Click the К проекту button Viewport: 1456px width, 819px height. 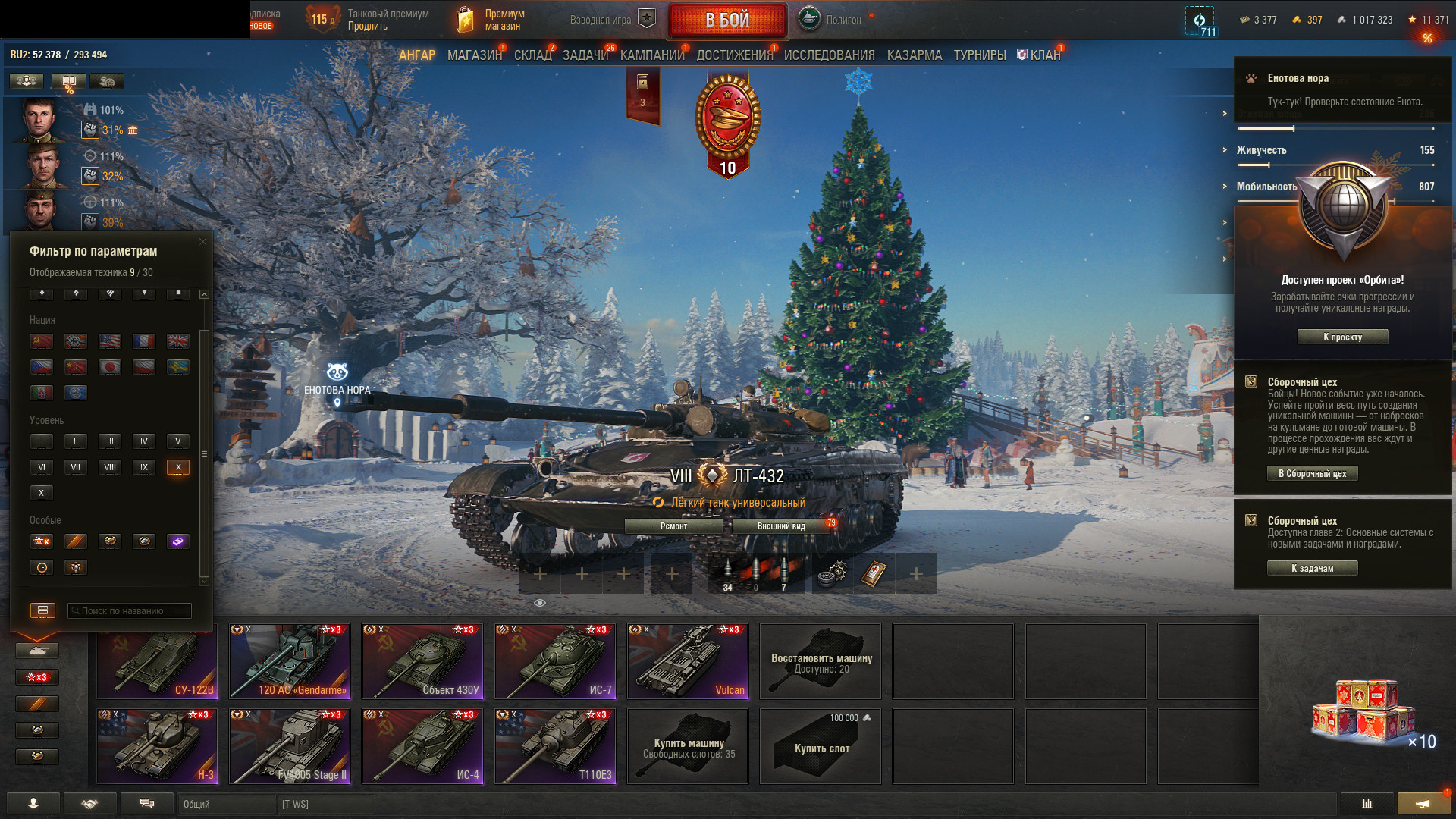pyautogui.click(x=1342, y=337)
